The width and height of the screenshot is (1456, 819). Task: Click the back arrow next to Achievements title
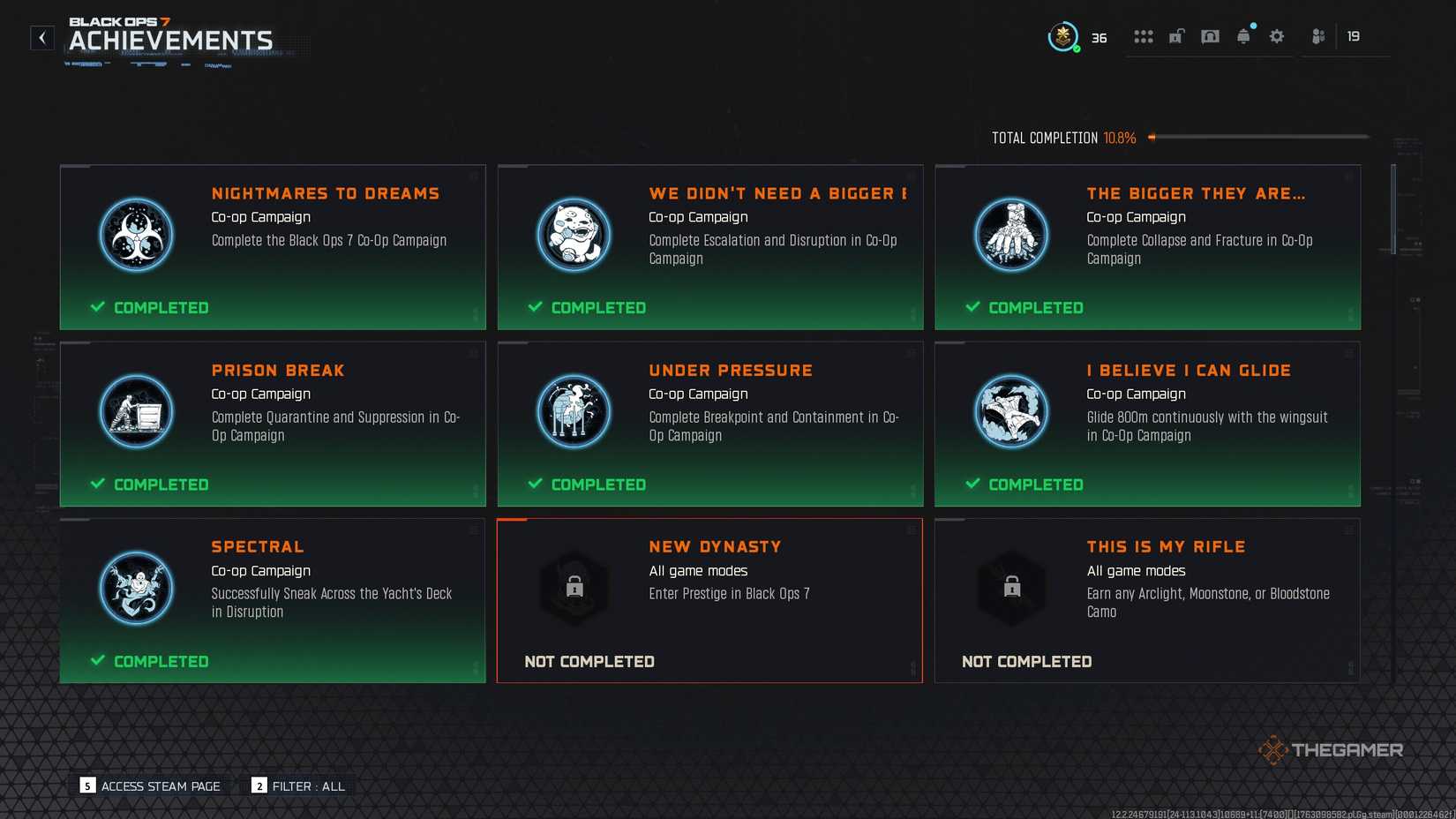click(x=41, y=38)
